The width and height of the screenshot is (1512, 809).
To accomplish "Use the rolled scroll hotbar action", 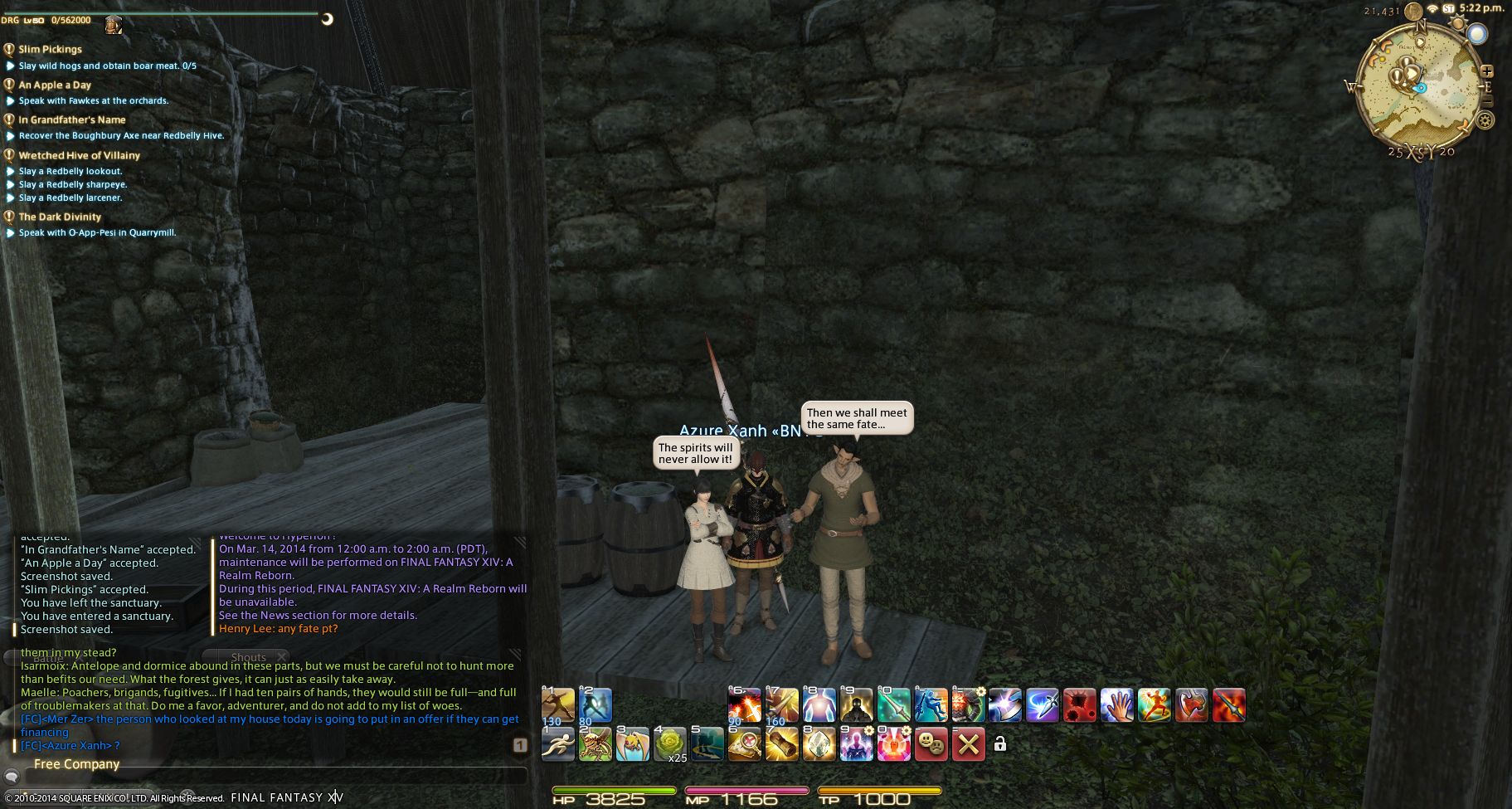I will click(x=781, y=744).
